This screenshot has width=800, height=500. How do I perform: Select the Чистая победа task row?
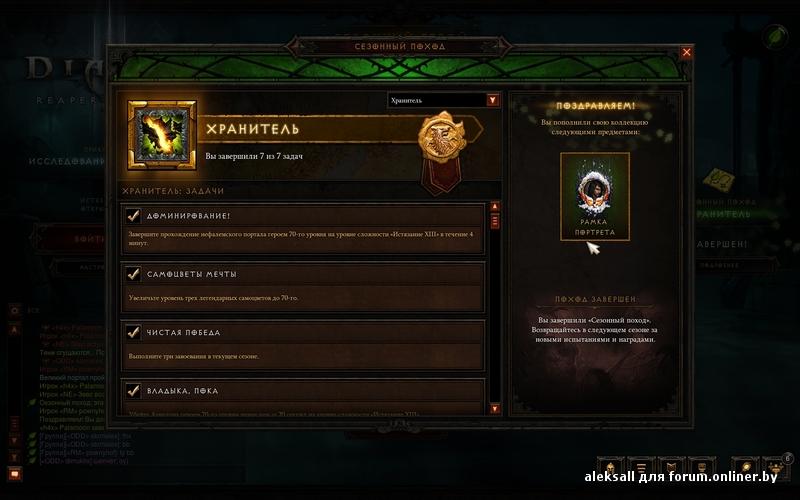pos(304,341)
